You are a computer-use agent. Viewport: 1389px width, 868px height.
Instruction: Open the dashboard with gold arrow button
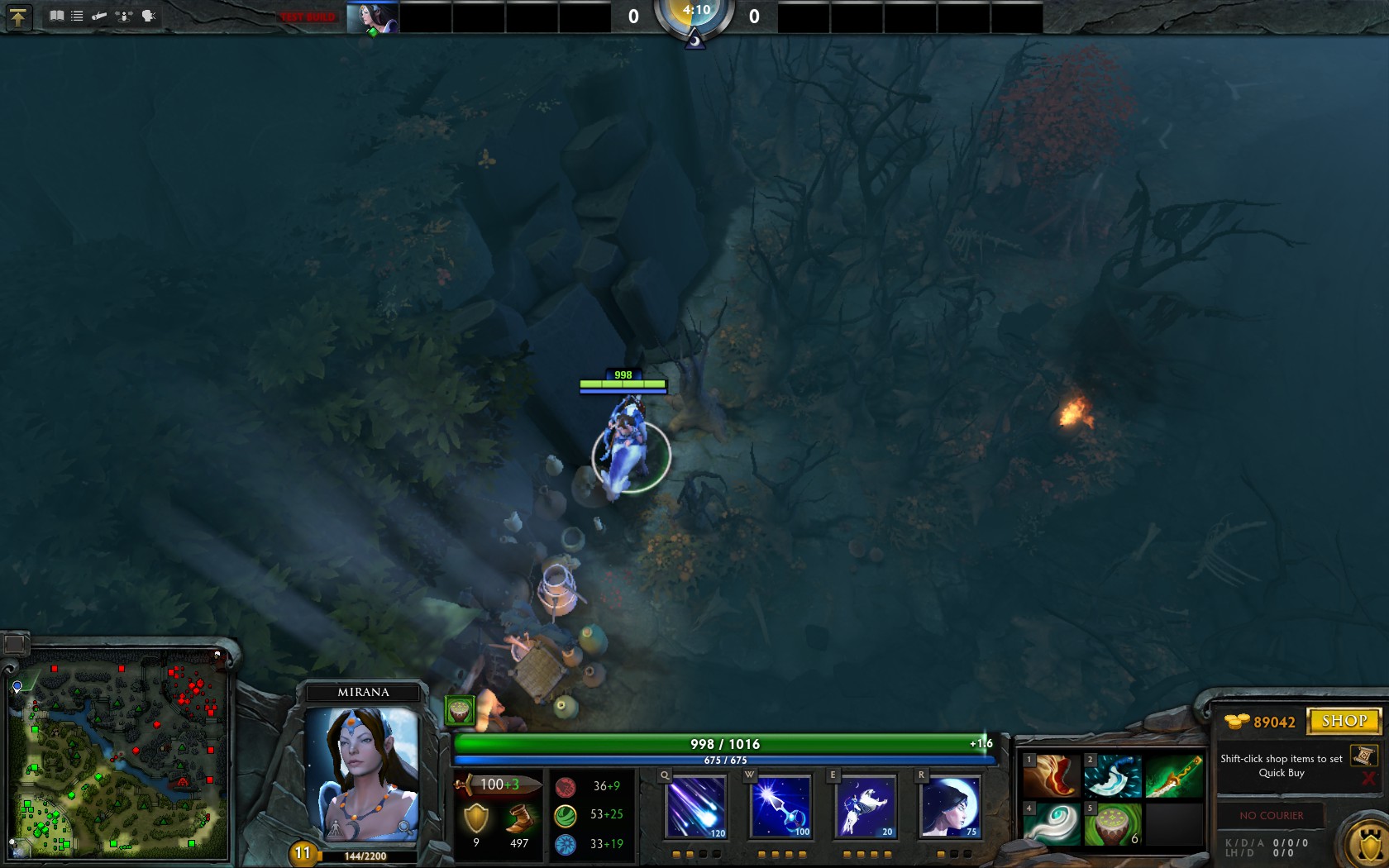coord(17,17)
